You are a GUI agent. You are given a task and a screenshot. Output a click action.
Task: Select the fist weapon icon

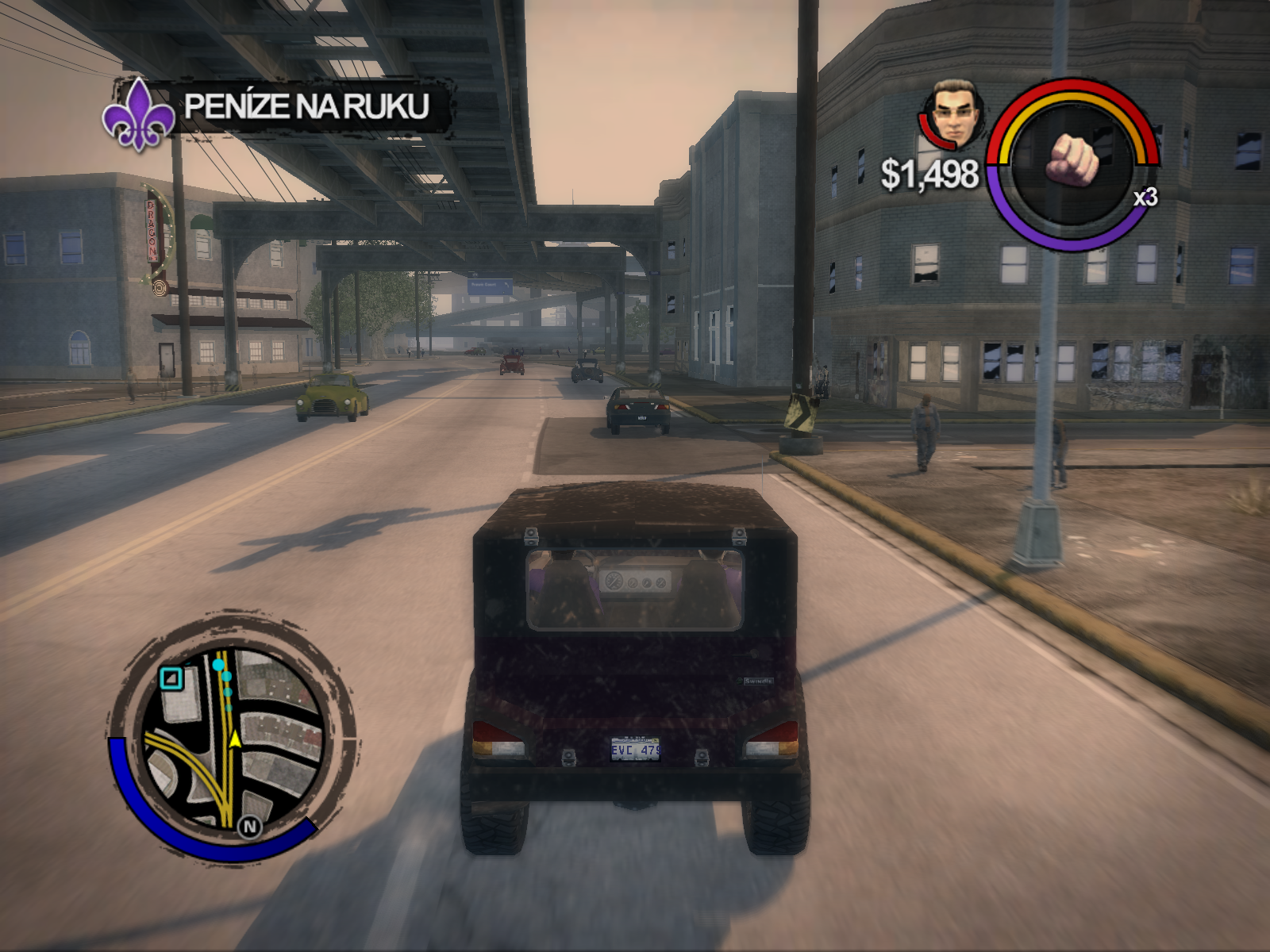coord(1072,159)
